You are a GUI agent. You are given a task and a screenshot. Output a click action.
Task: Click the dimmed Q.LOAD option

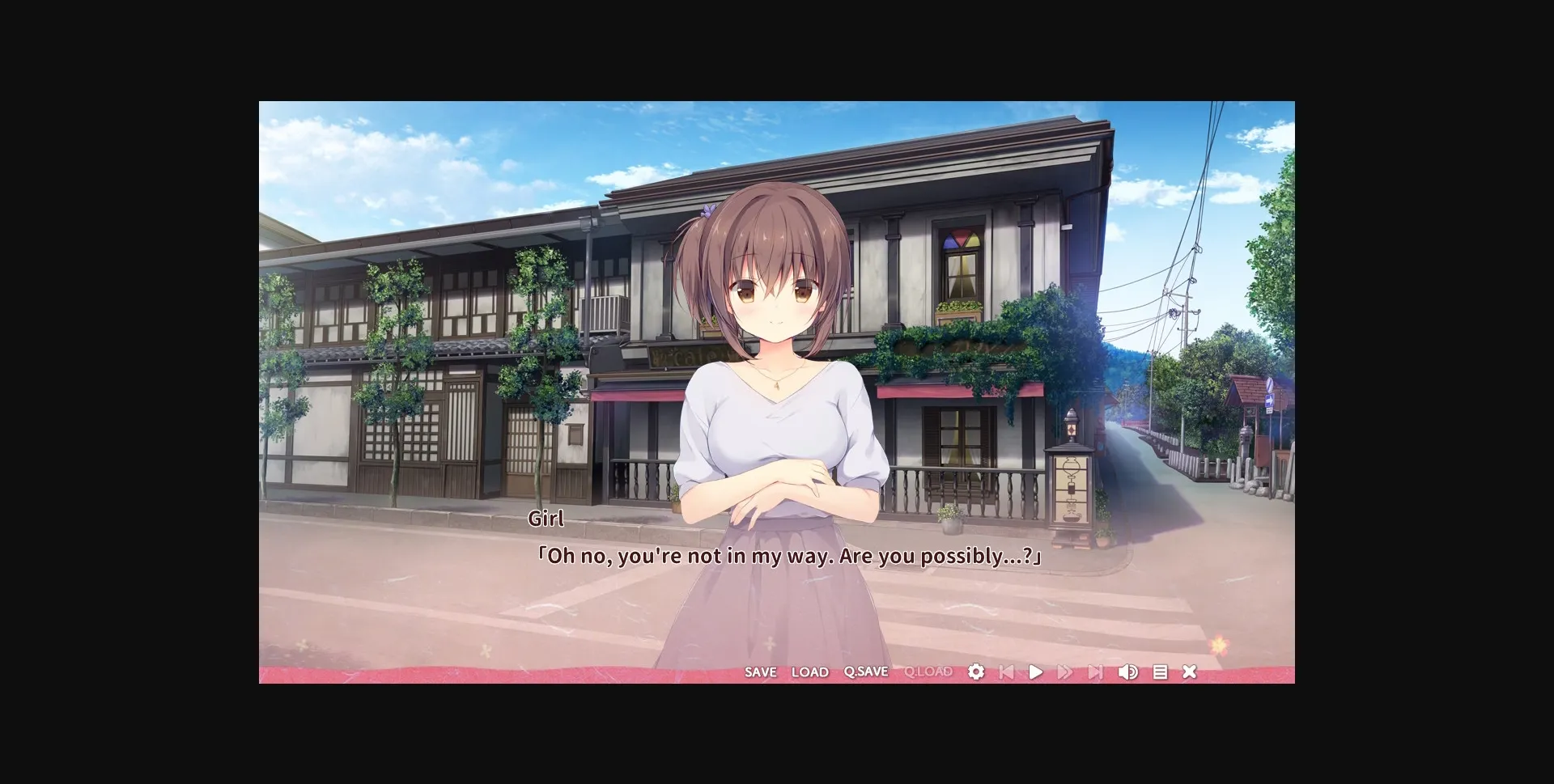928,672
